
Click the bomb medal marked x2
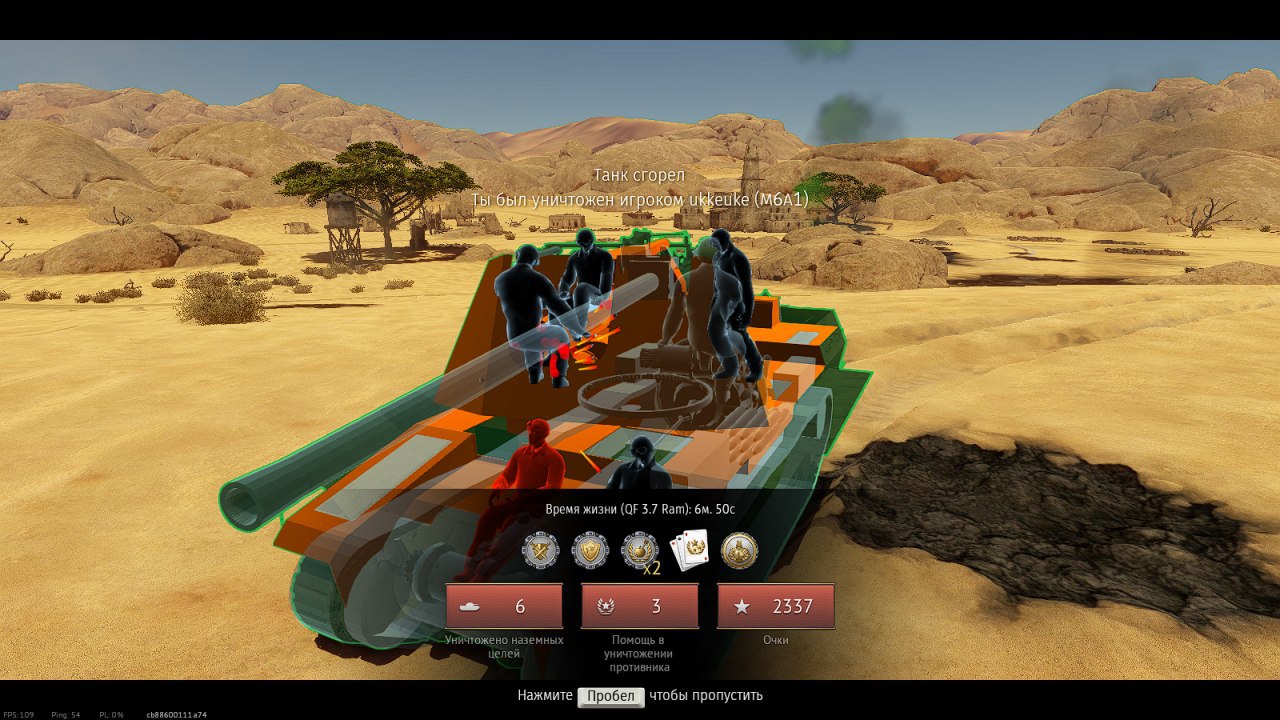click(640, 550)
